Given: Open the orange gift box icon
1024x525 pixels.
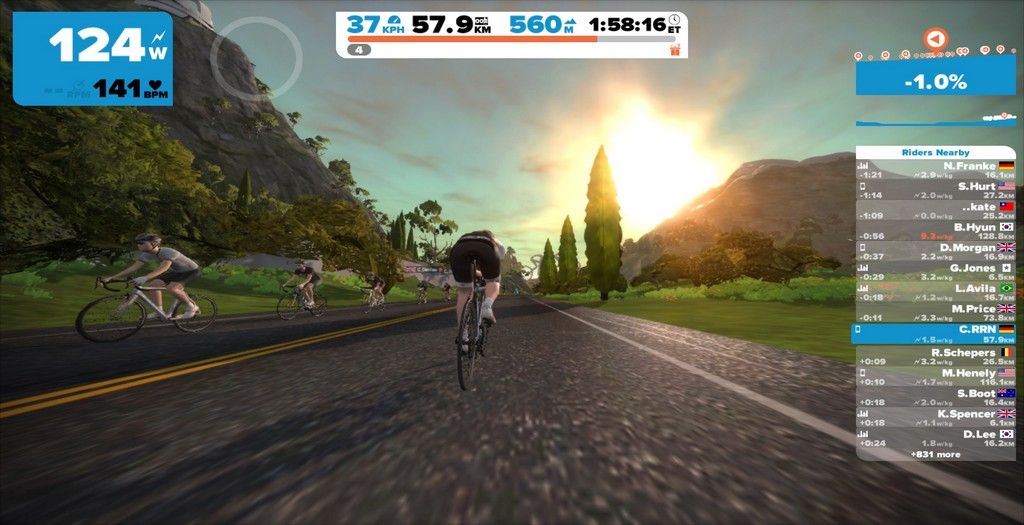Looking at the screenshot, I should [675, 49].
